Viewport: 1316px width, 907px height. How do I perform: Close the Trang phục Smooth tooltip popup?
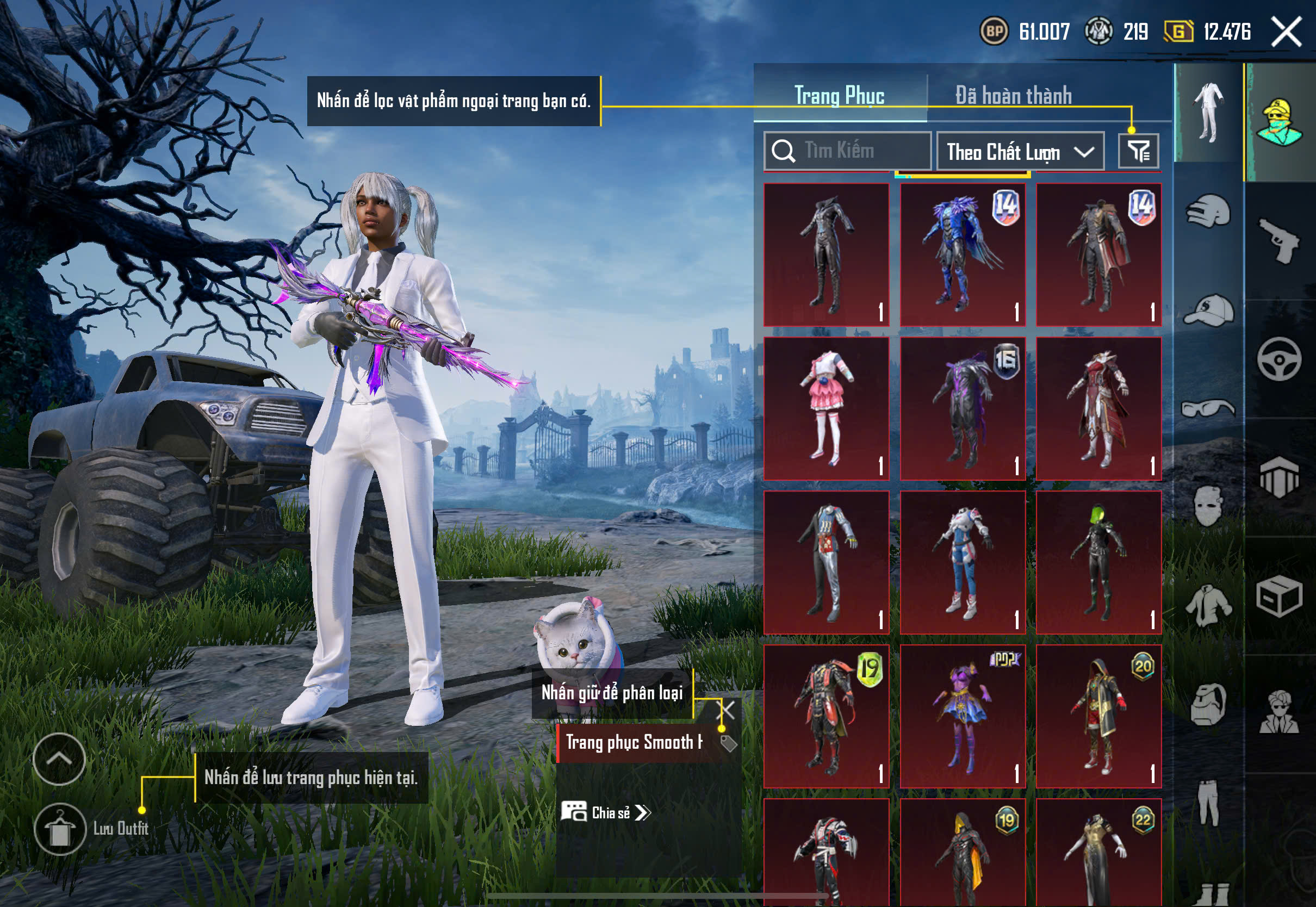(x=727, y=710)
